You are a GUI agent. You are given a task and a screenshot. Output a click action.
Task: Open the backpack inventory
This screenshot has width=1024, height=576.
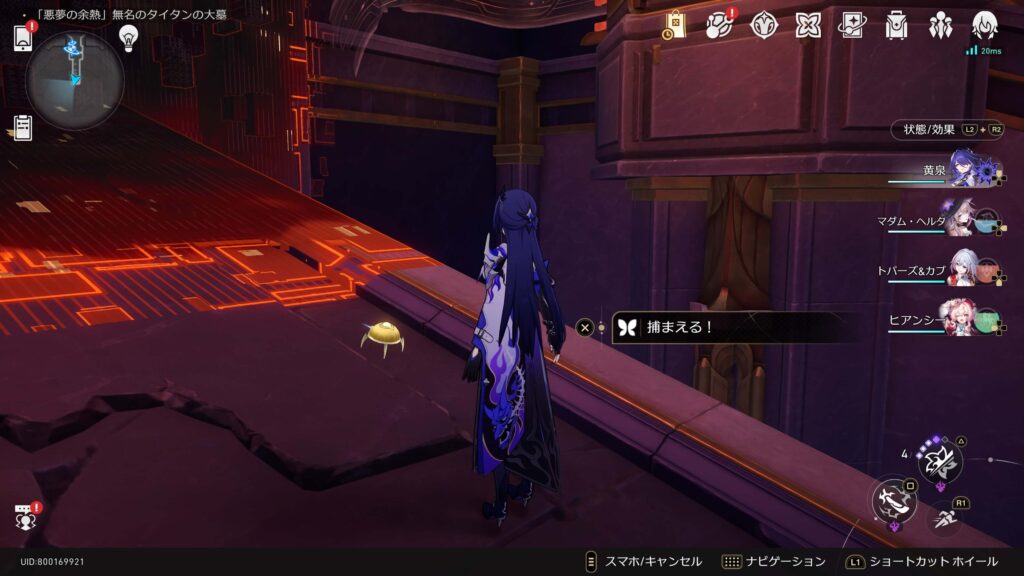coord(896,25)
